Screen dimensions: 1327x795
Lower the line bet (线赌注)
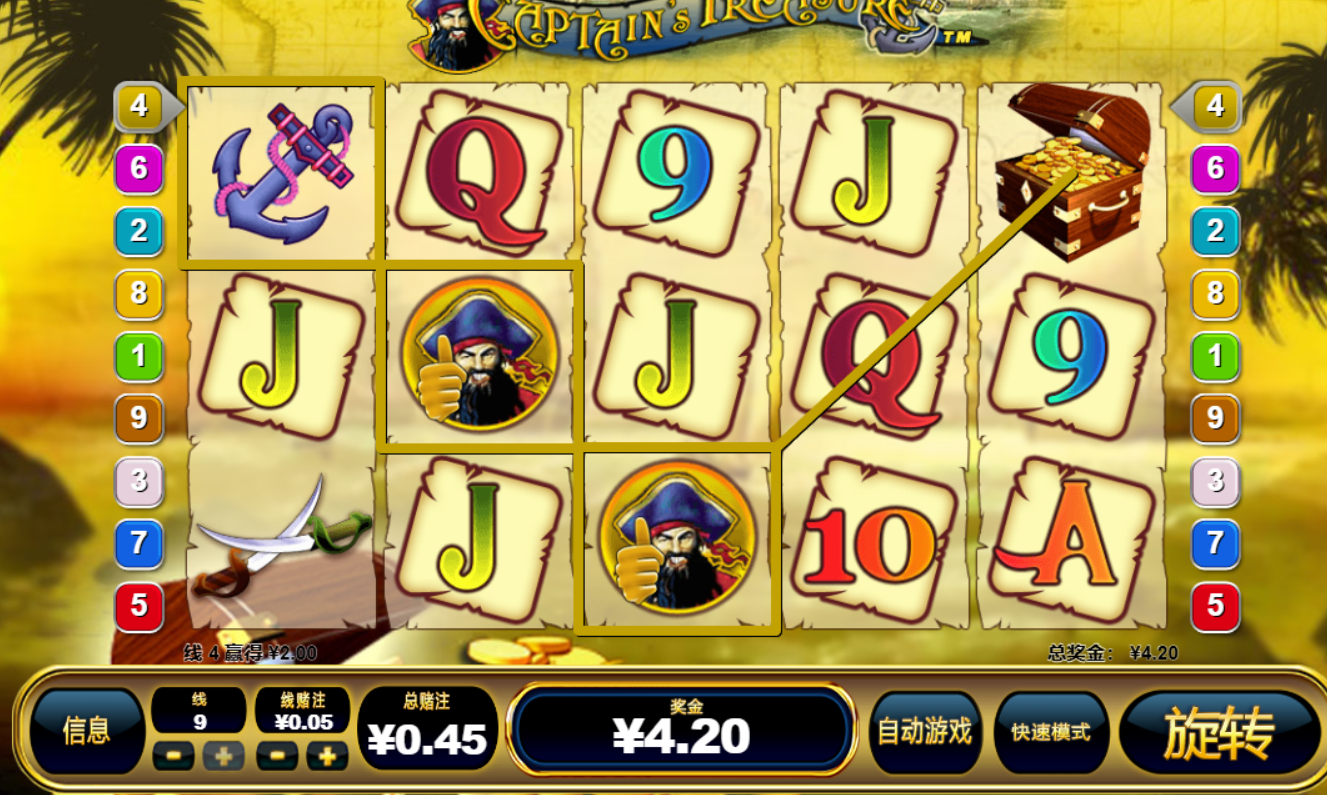277,756
